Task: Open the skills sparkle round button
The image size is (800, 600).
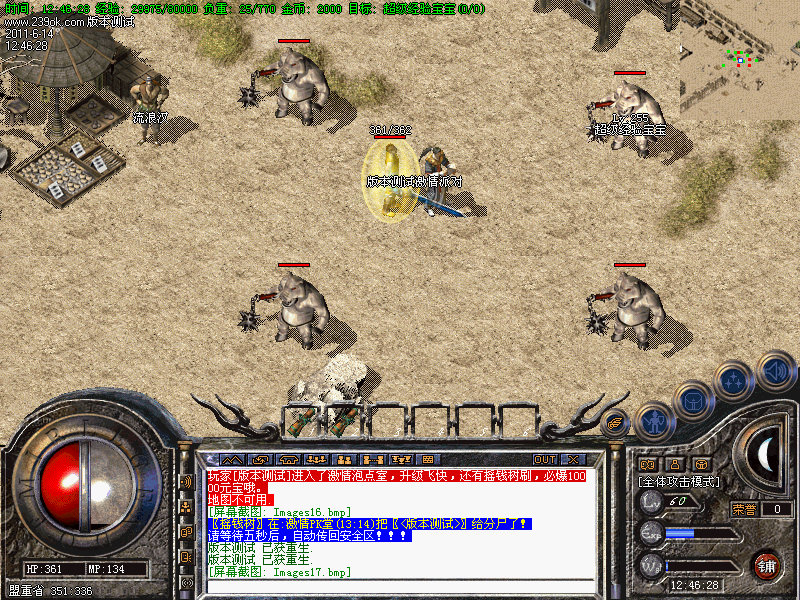Action: 735,381
